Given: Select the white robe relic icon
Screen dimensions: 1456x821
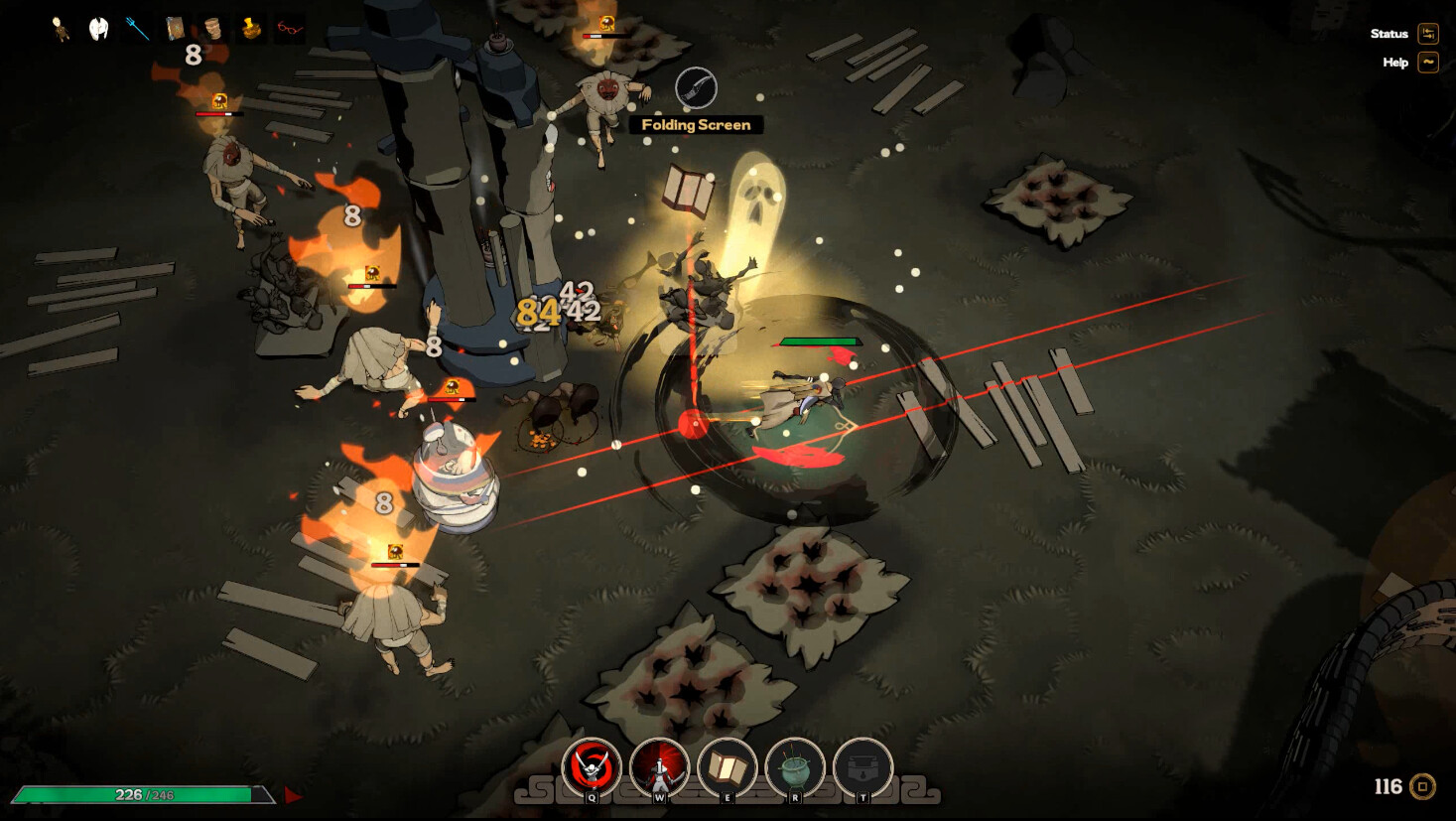Looking at the screenshot, I should (x=98, y=29).
